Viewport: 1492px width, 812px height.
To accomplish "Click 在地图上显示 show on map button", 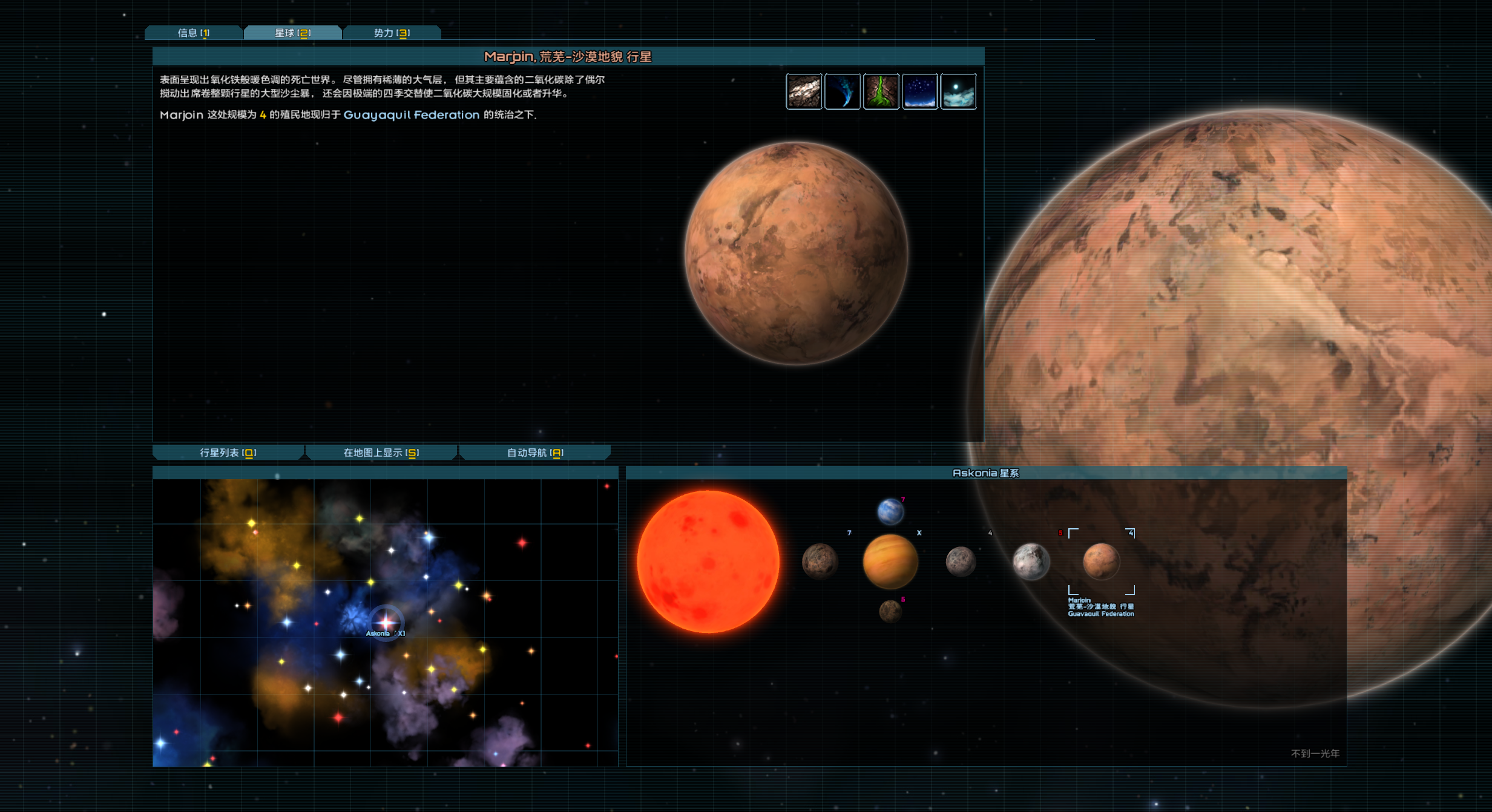I will pos(381,453).
